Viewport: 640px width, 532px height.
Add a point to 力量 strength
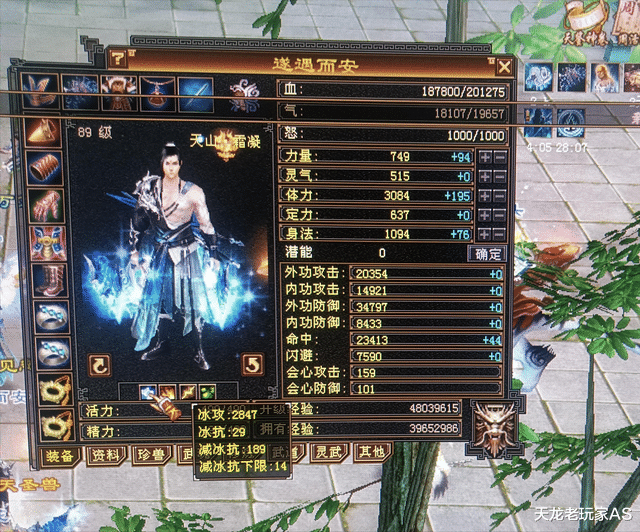485,157
